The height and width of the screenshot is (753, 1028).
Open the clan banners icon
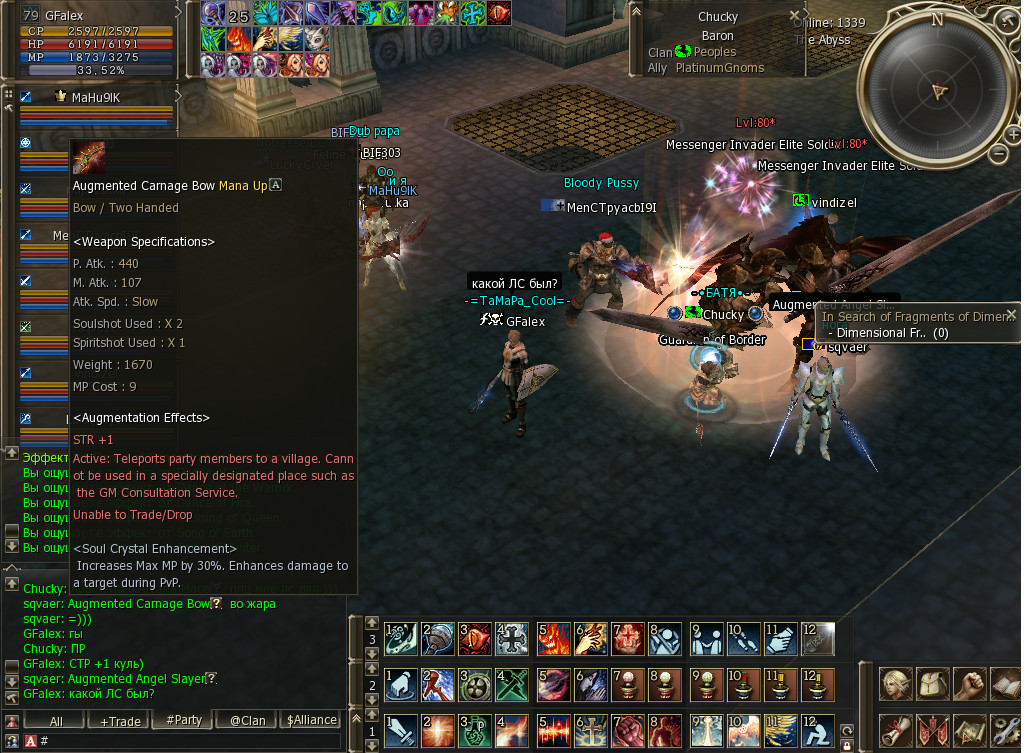coord(933,731)
